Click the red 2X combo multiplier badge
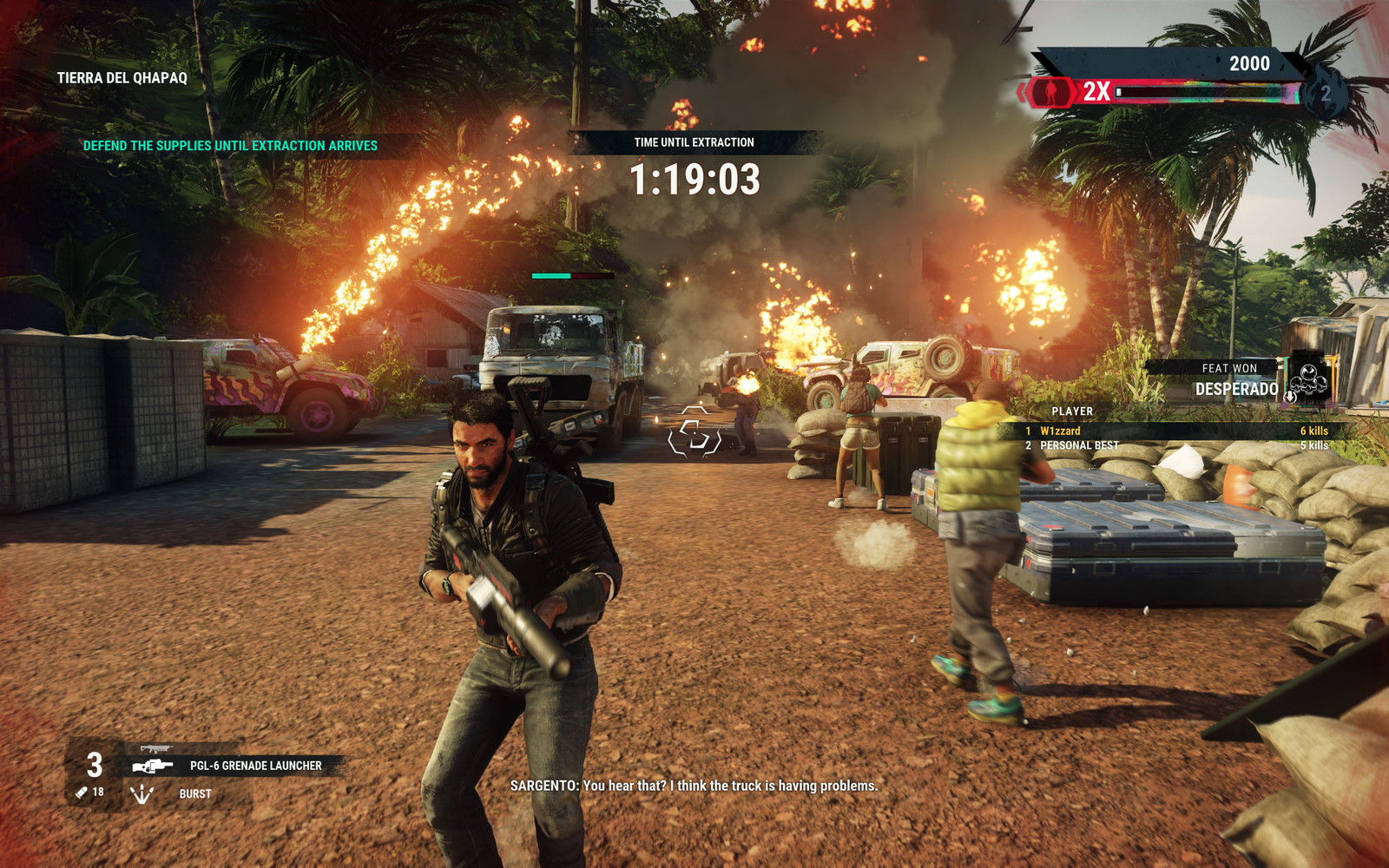The height and width of the screenshot is (868, 1389). pos(1096,91)
